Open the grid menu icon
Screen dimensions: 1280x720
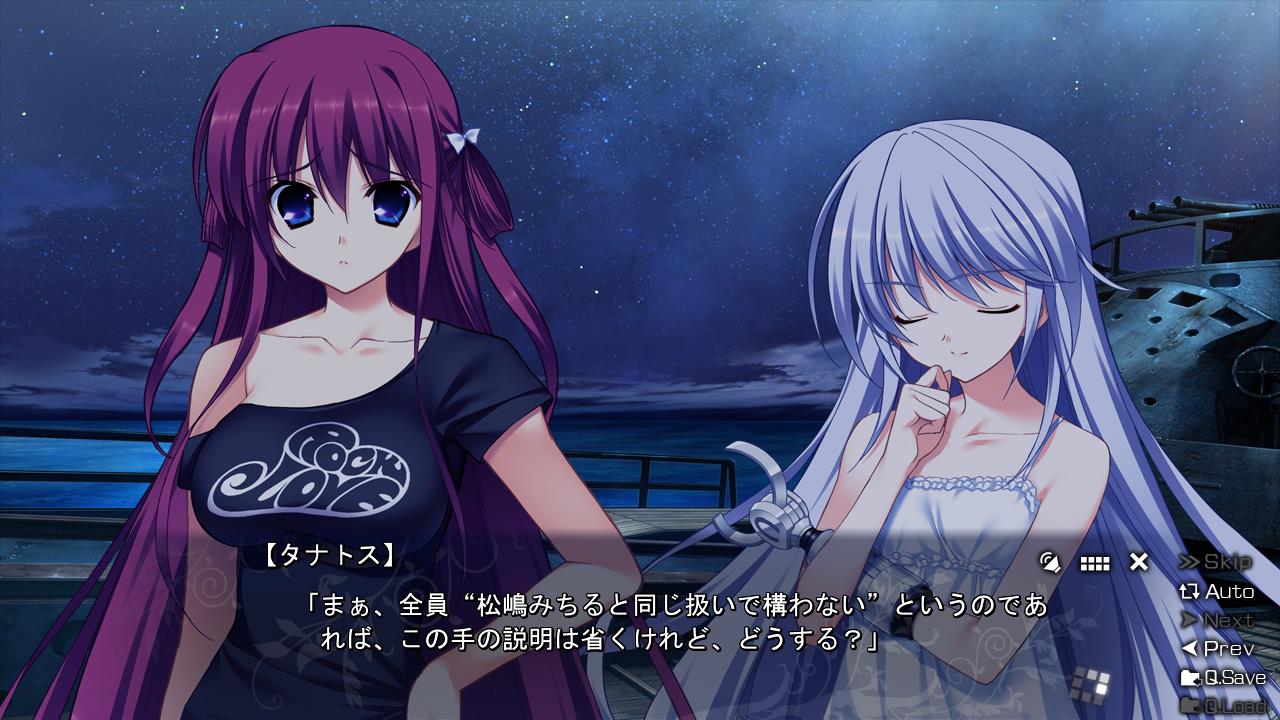coord(1095,563)
